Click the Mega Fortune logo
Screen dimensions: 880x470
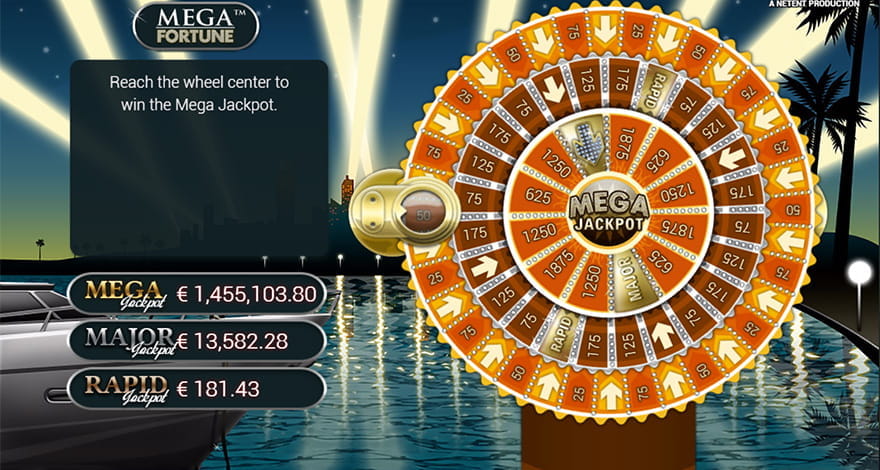point(195,26)
